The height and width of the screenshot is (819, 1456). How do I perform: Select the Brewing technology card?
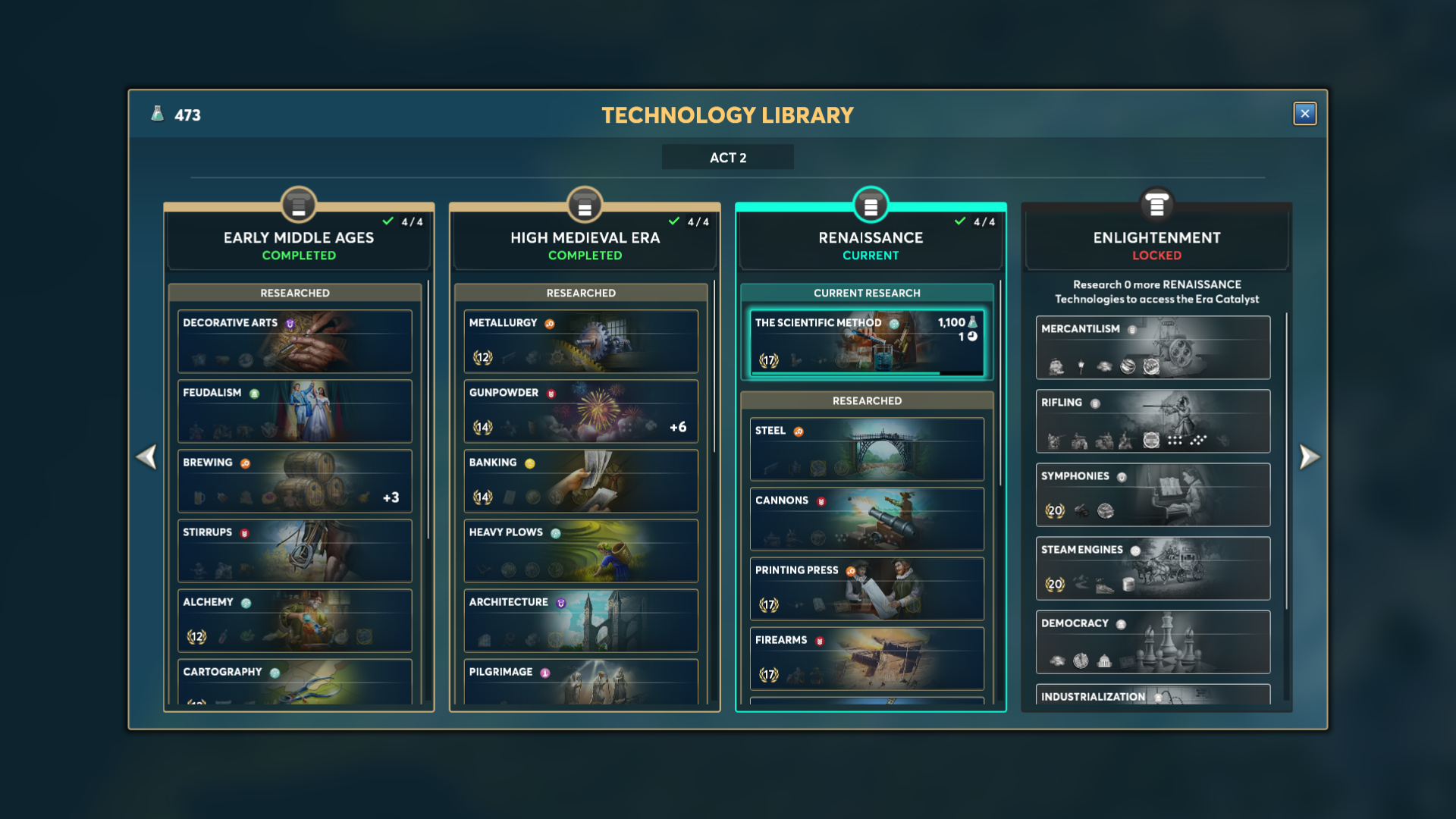pos(295,481)
